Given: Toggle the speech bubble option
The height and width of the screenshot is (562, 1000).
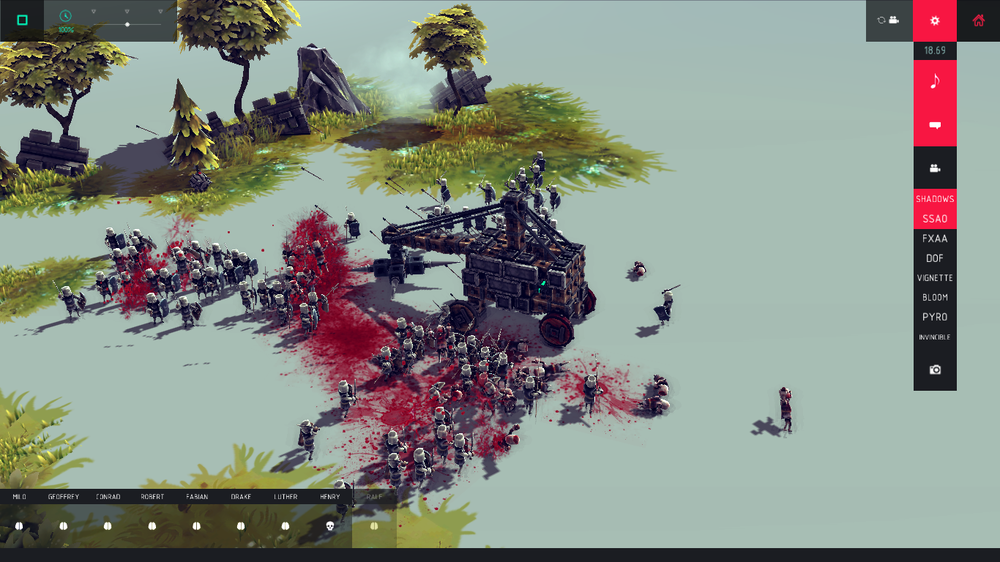Looking at the screenshot, I should click(x=935, y=126).
